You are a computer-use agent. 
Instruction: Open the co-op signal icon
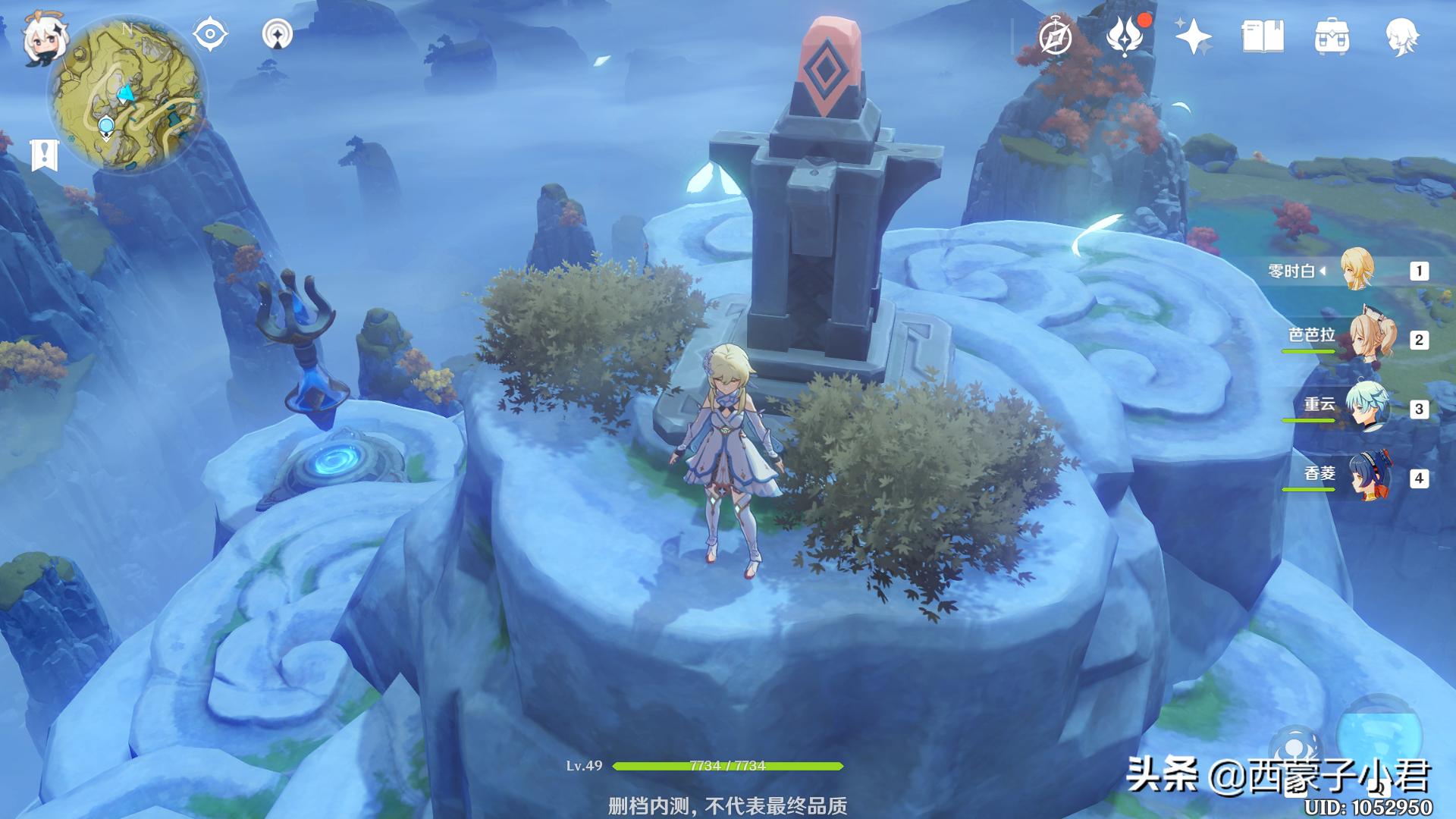[x=278, y=35]
